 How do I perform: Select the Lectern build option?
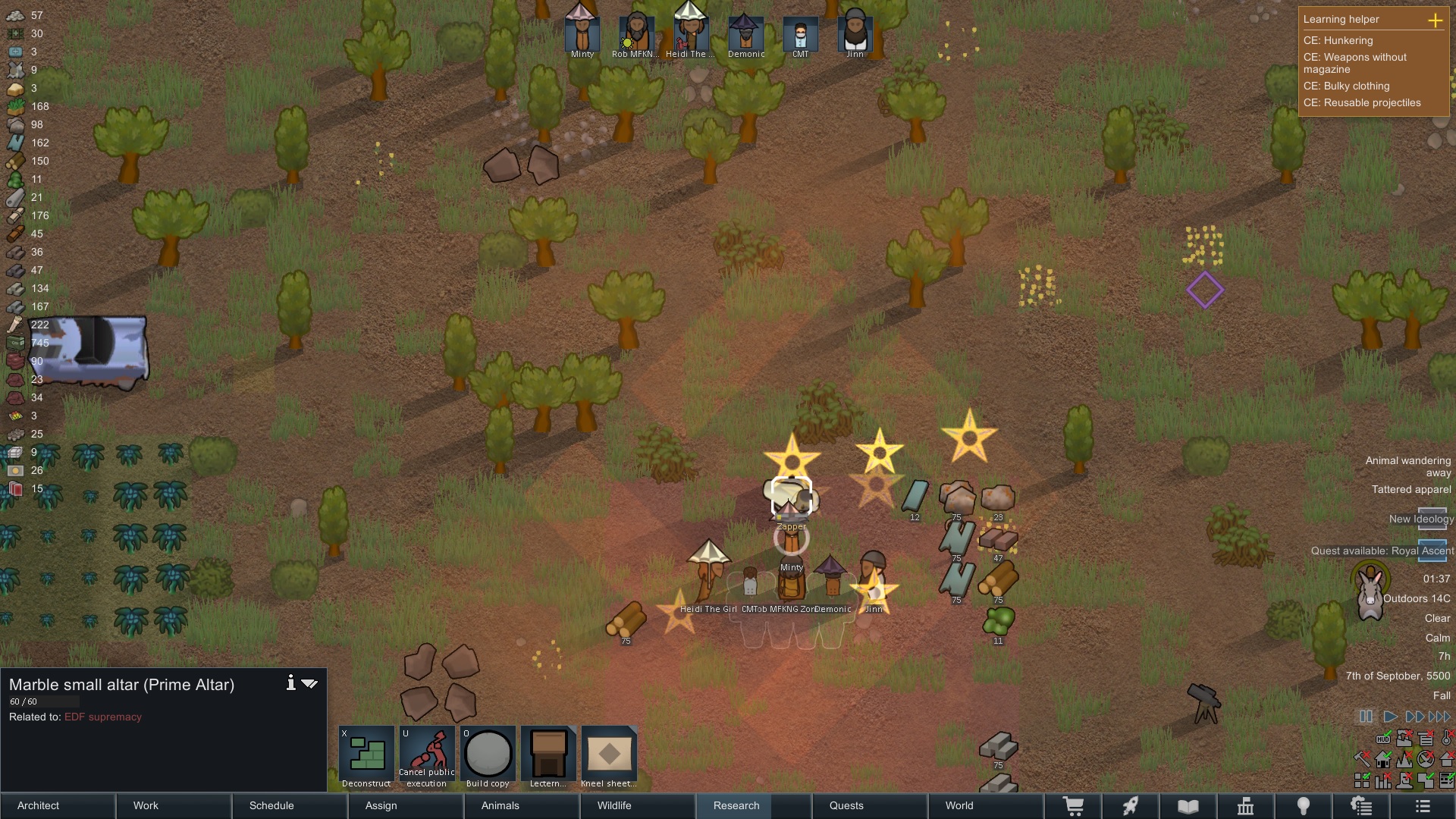548,757
